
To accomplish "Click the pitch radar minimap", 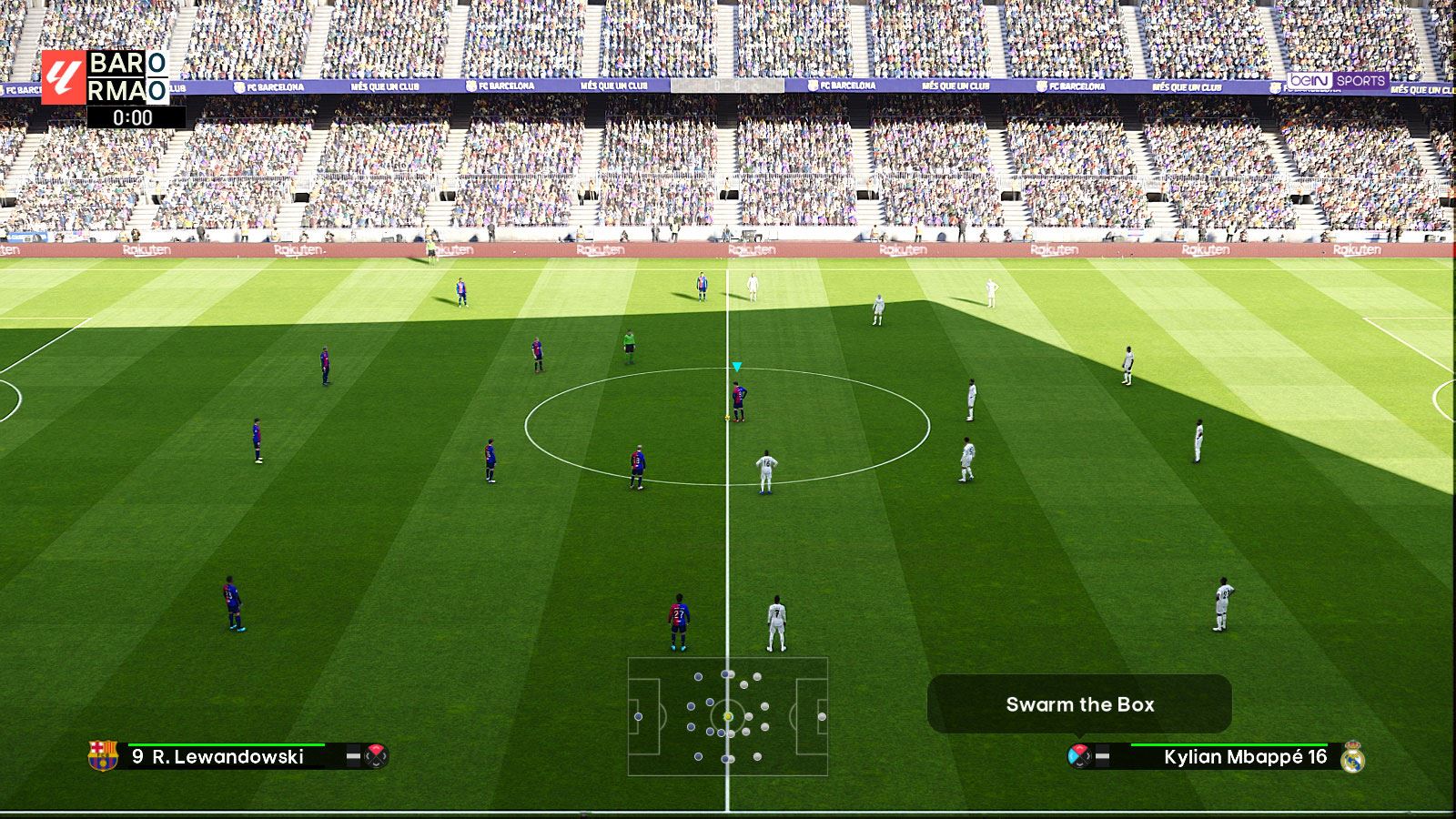I will [x=727, y=716].
